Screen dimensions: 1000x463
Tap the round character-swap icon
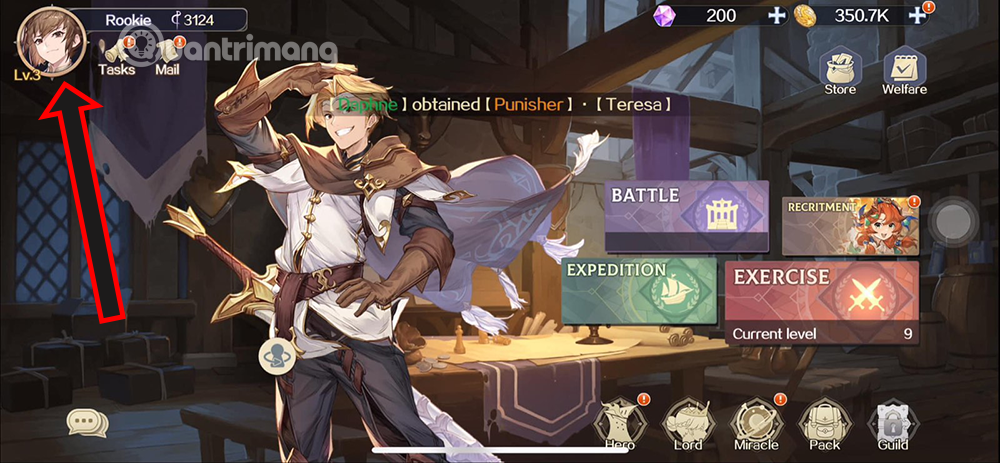pos(276,355)
